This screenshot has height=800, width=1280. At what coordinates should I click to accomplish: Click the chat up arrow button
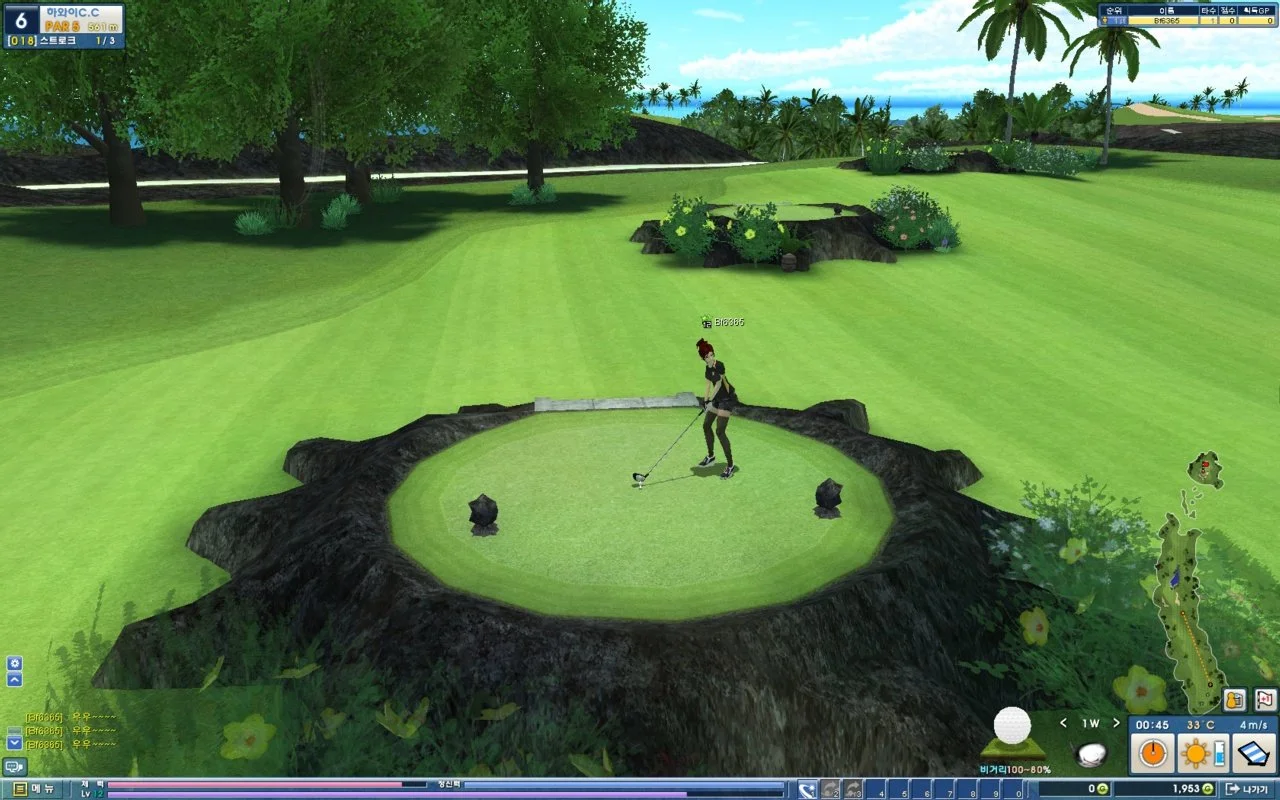point(14,680)
